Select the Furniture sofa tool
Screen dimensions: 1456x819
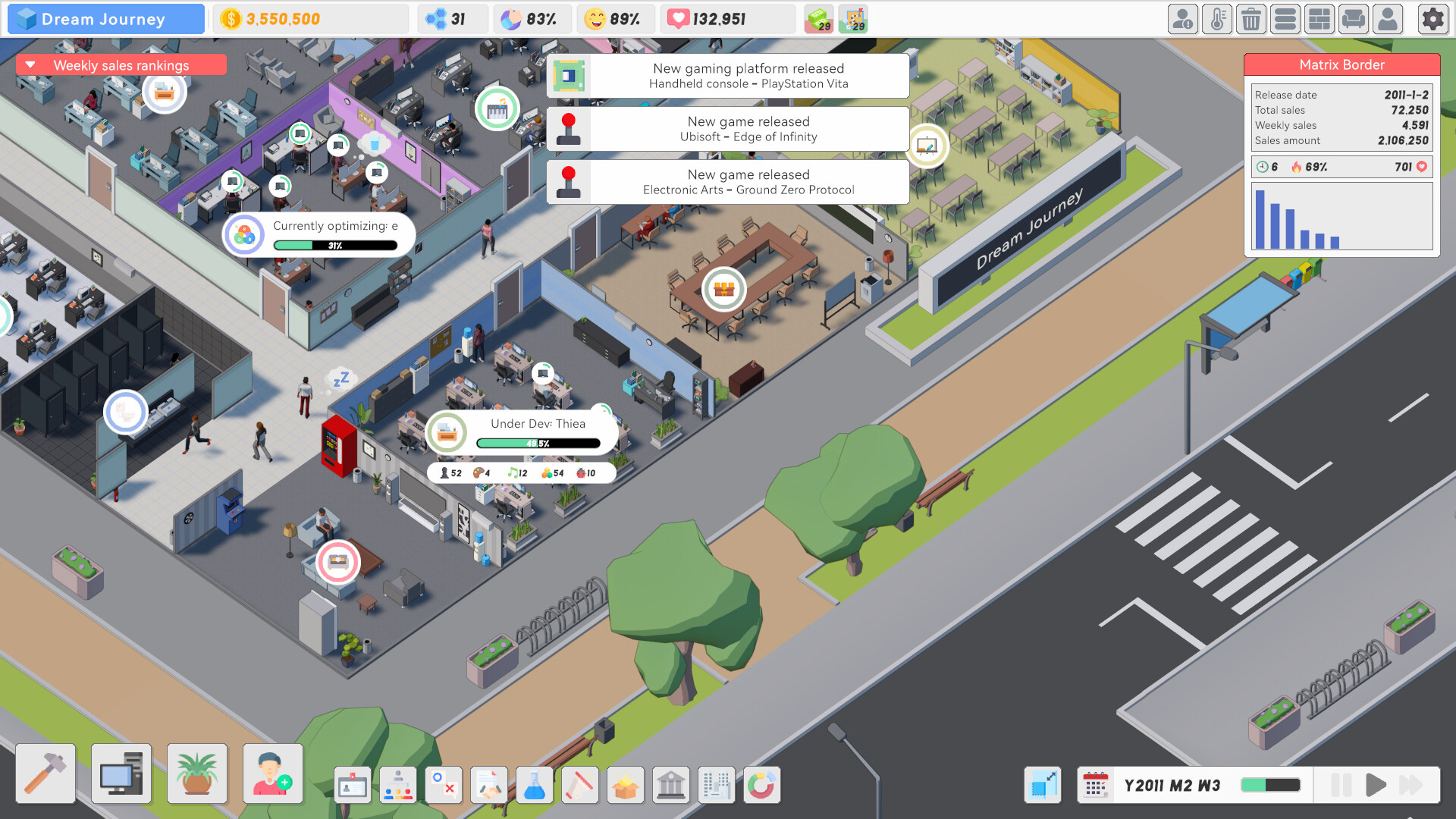tap(1354, 19)
